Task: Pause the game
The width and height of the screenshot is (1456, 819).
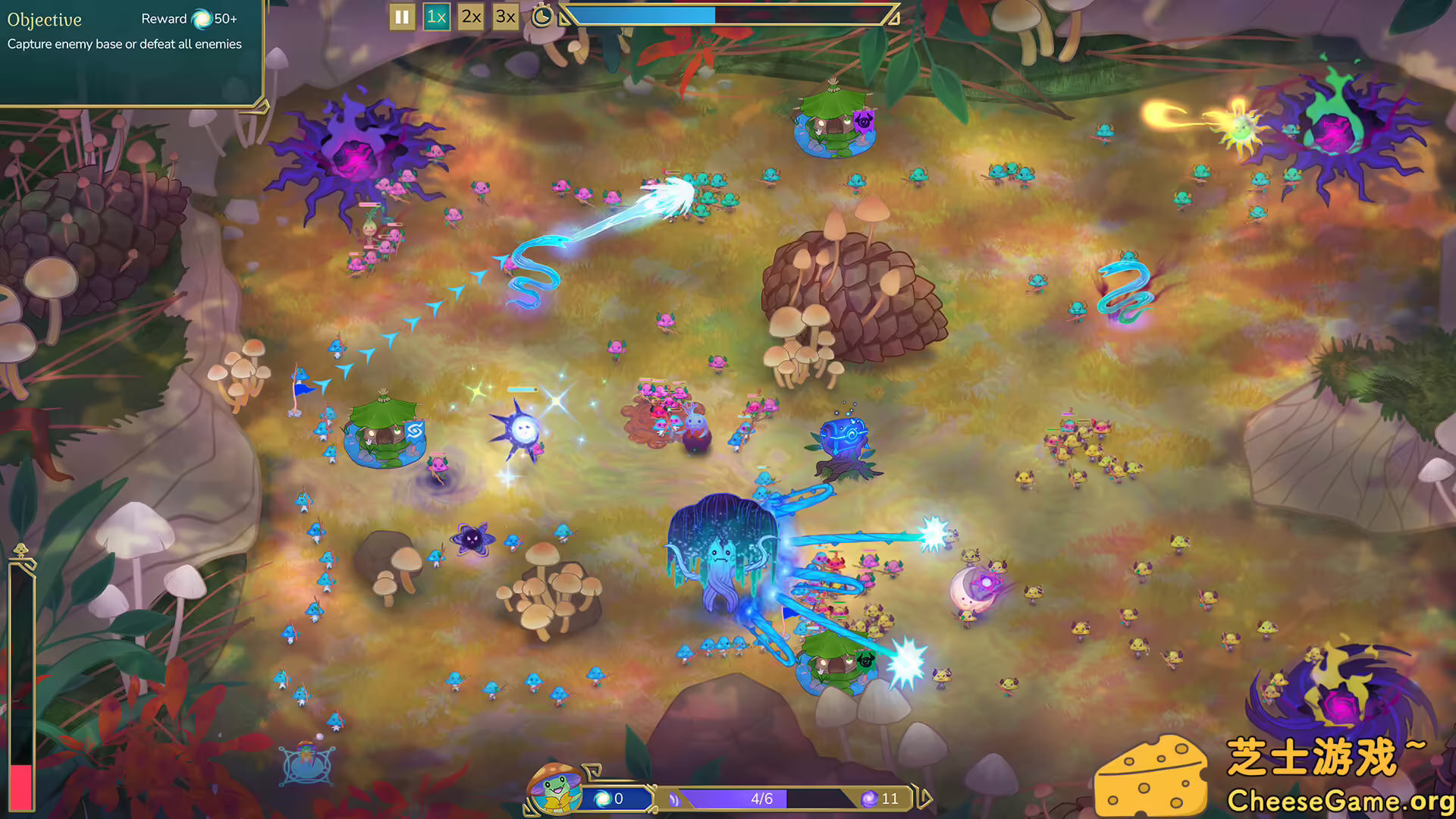Action: (x=402, y=17)
